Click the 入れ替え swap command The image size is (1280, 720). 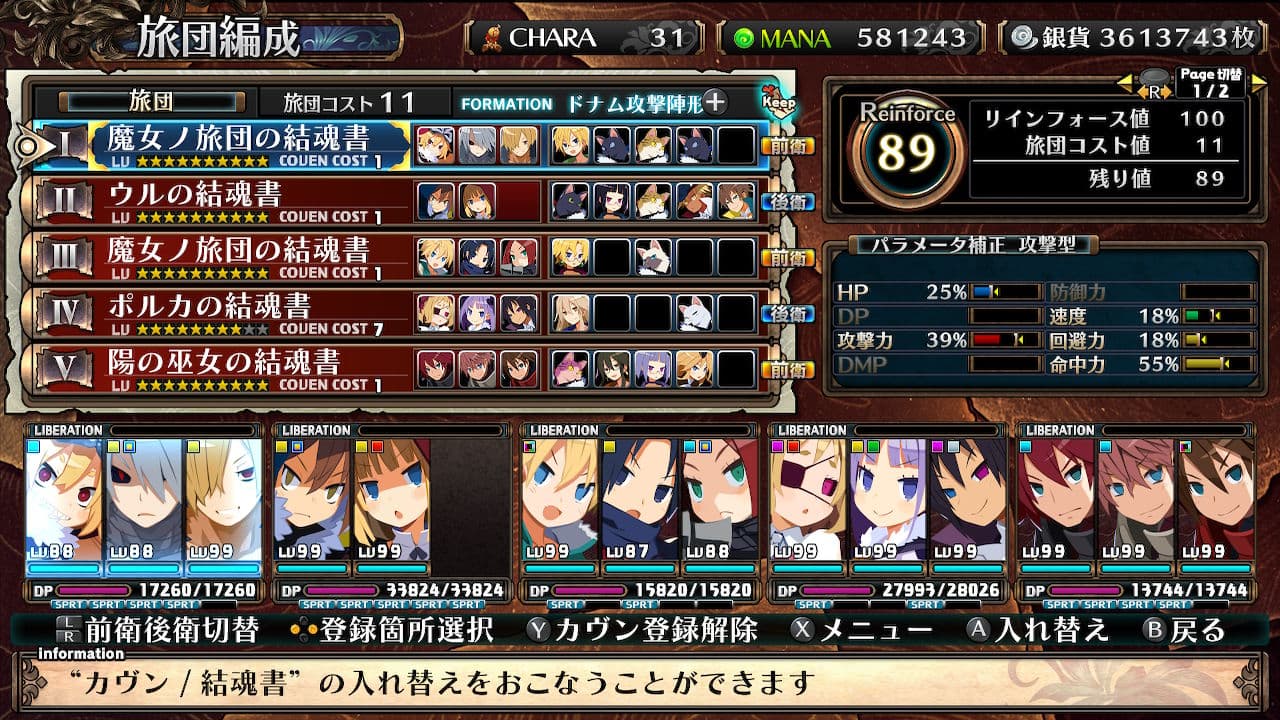[1039, 630]
